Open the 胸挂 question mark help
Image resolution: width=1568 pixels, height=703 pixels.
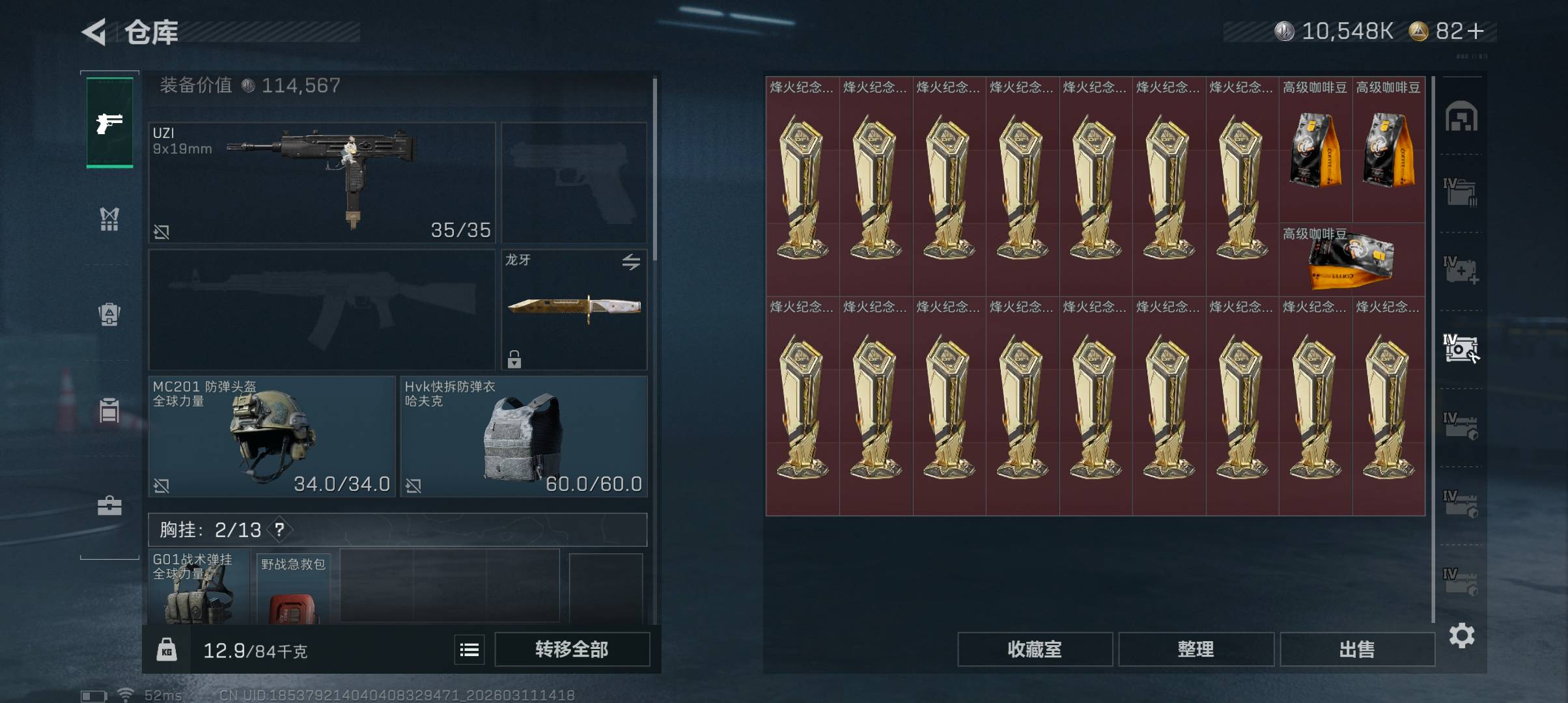(x=279, y=530)
